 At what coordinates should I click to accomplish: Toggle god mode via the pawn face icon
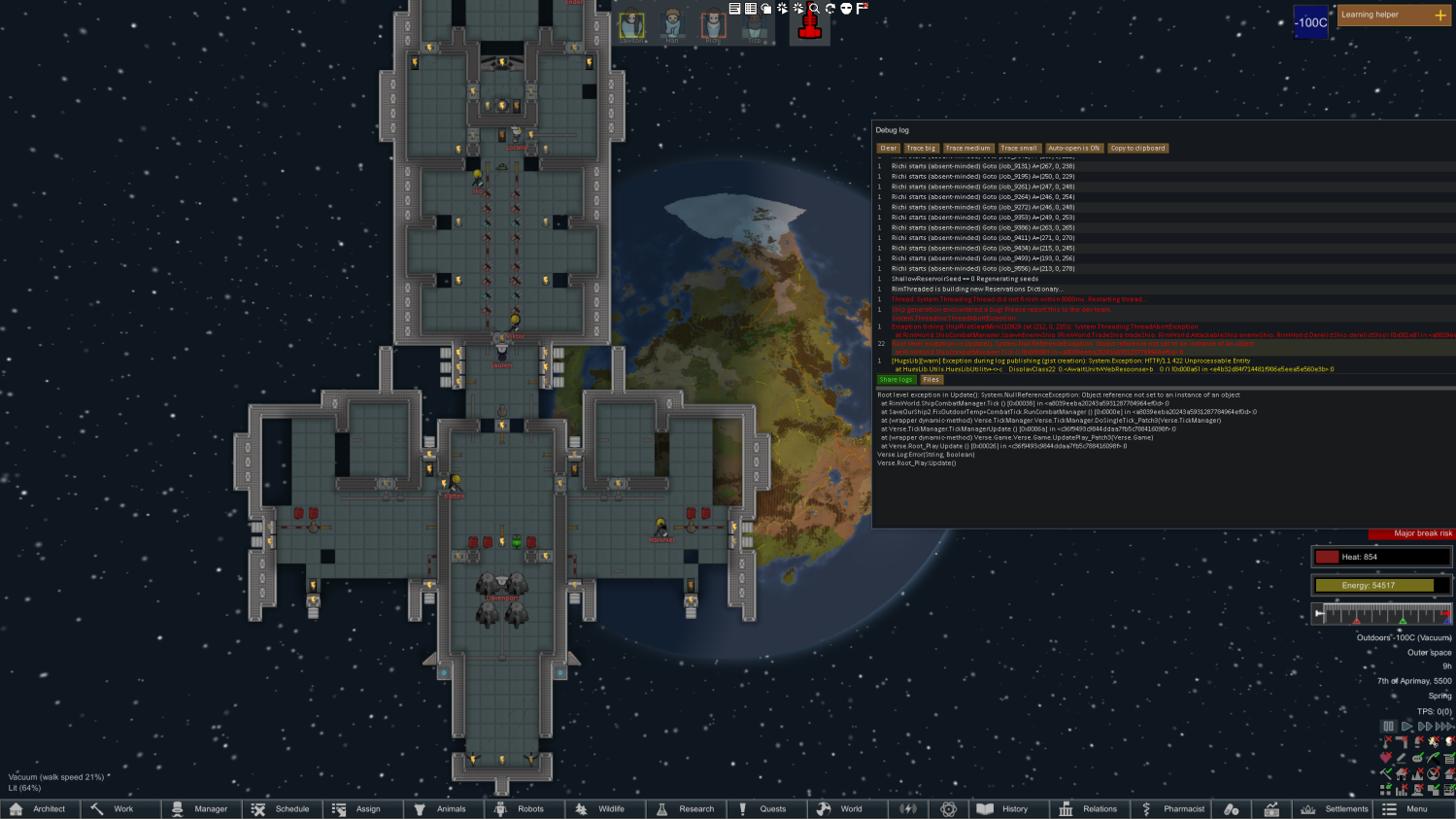click(x=846, y=10)
